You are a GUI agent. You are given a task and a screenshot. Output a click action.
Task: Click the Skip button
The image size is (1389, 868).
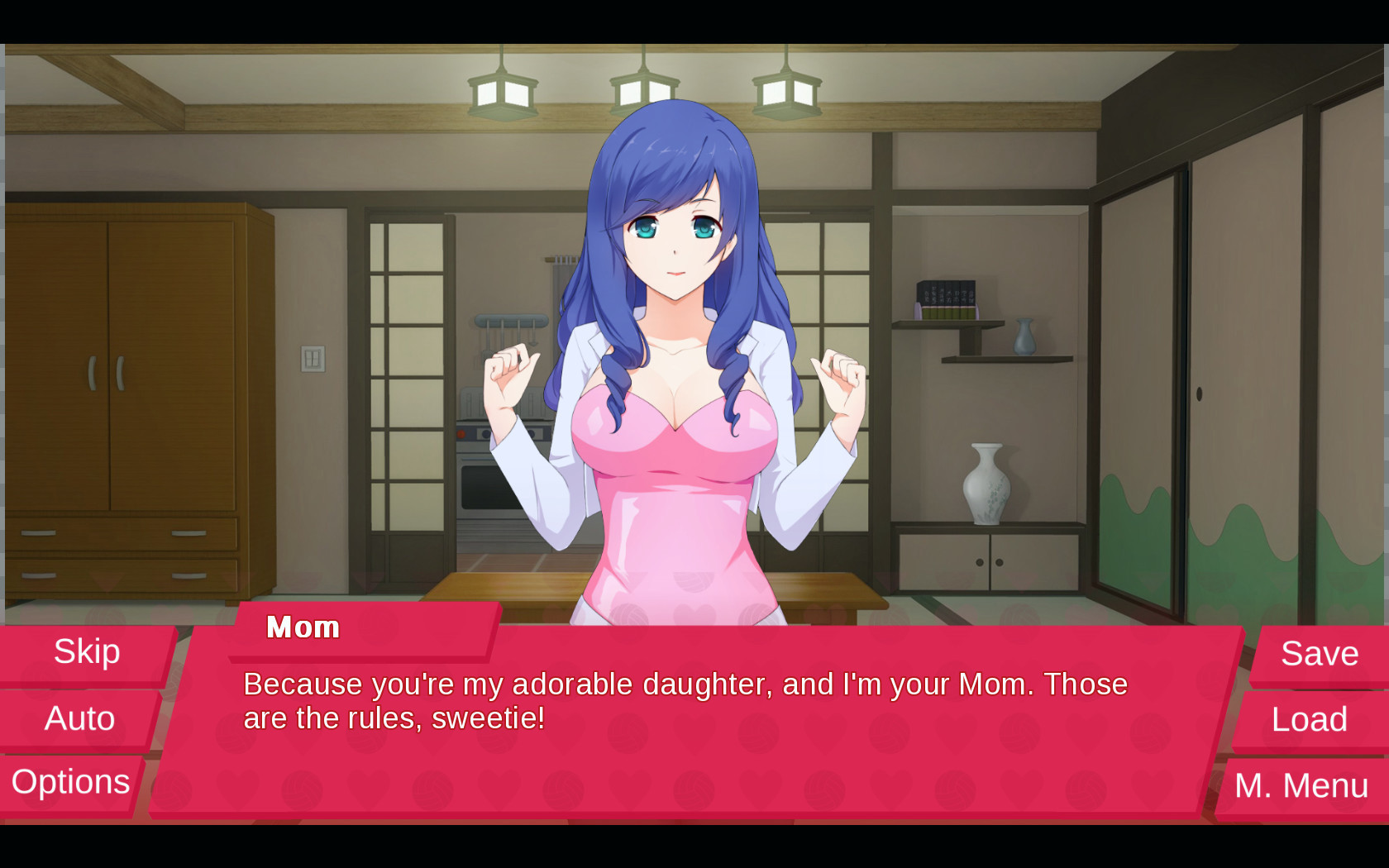87,652
